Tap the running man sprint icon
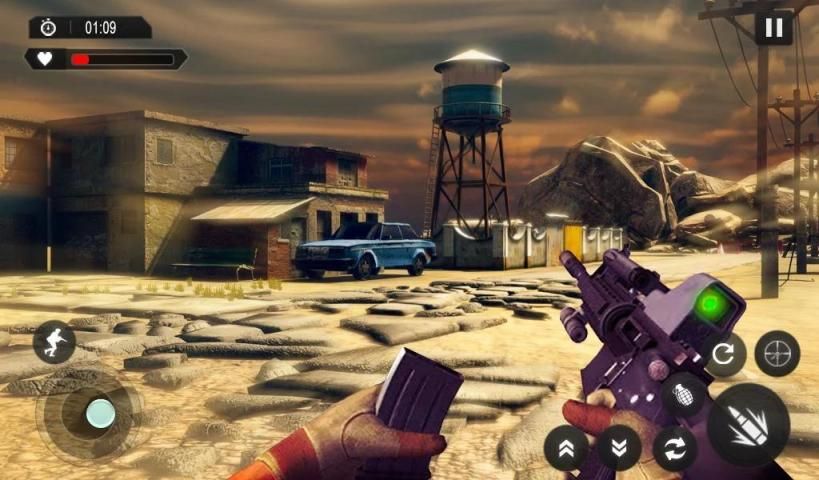The width and height of the screenshot is (819, 480). point(54,342)
